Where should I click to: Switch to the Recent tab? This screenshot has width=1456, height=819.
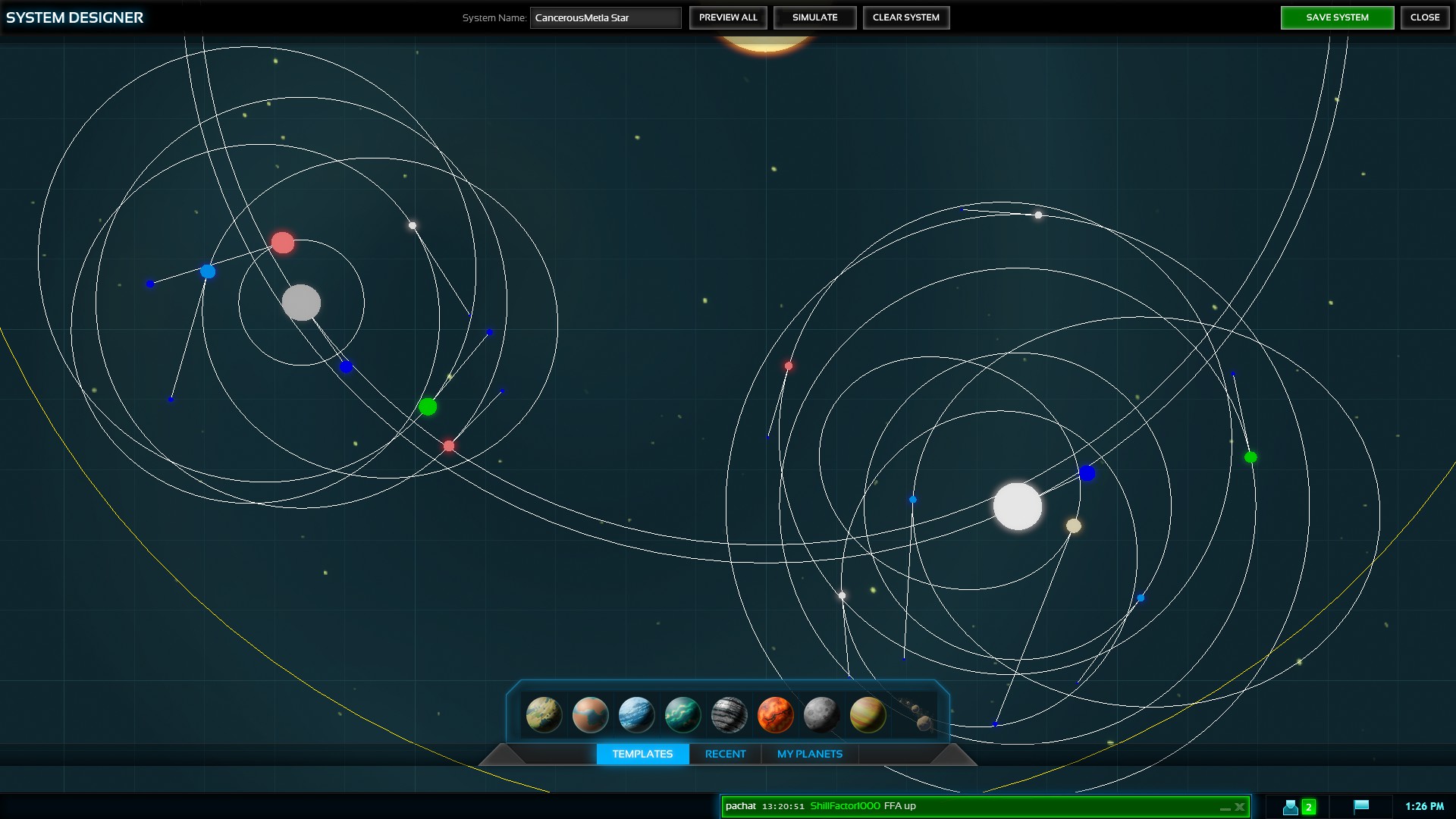pyautogui.click(x=725, y=754)
